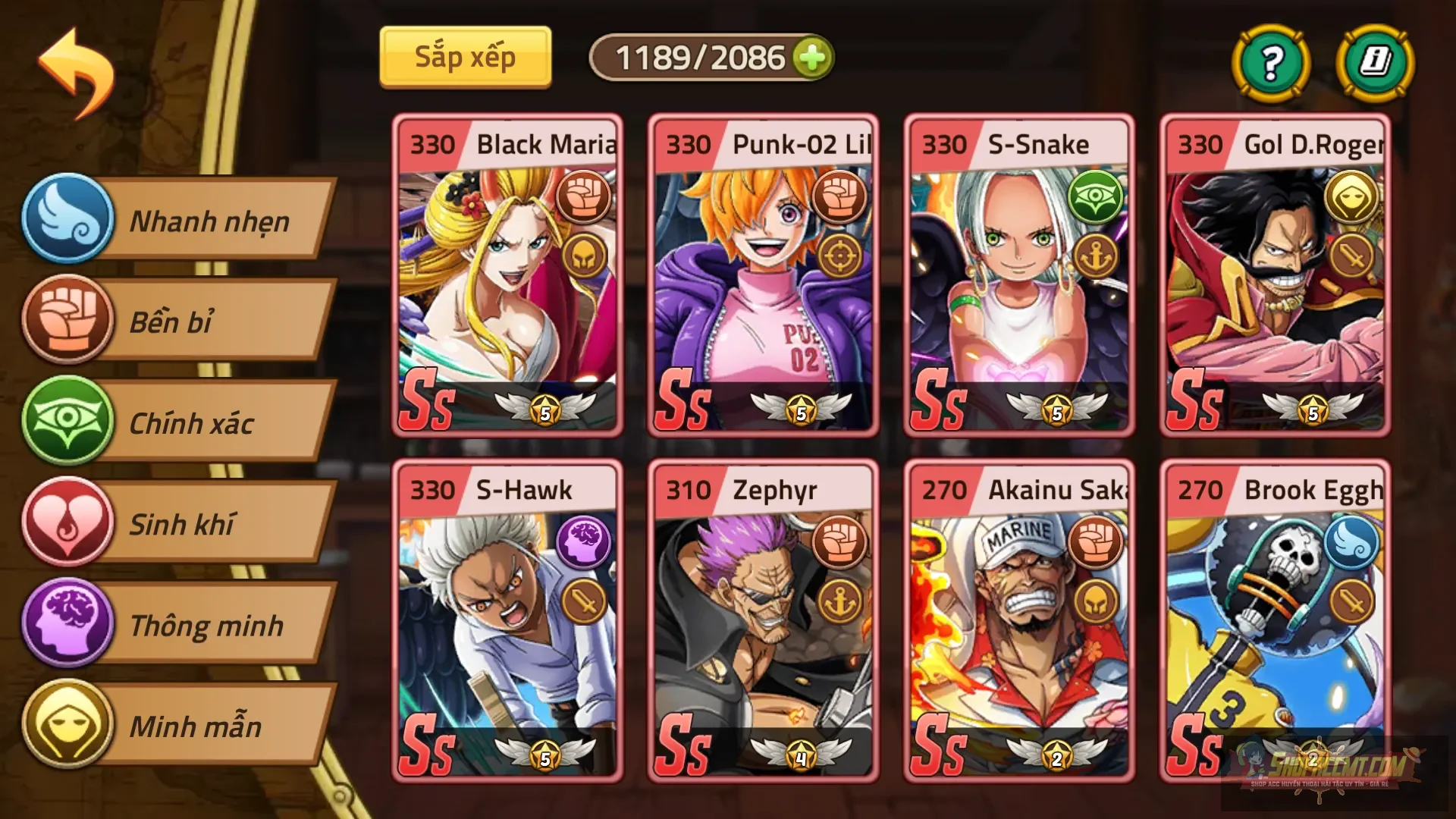The width and height of the screenshot is (1456, 819).
Task: Toggle the Nhanh nhẹn filter row
Action: (205, 220)
